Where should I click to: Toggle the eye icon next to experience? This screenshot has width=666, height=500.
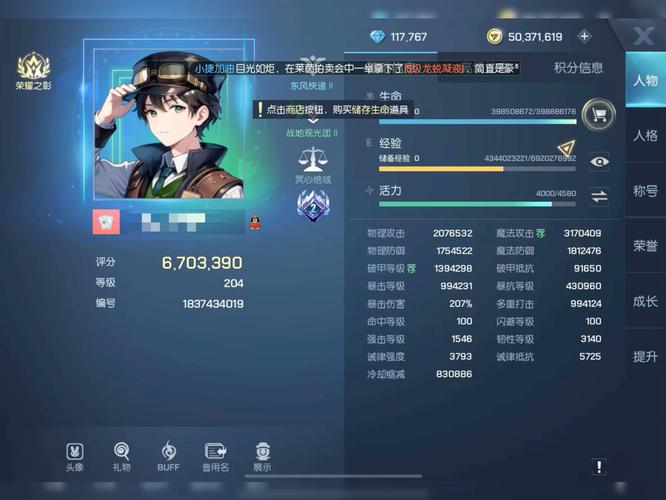(x=599, y=162)
